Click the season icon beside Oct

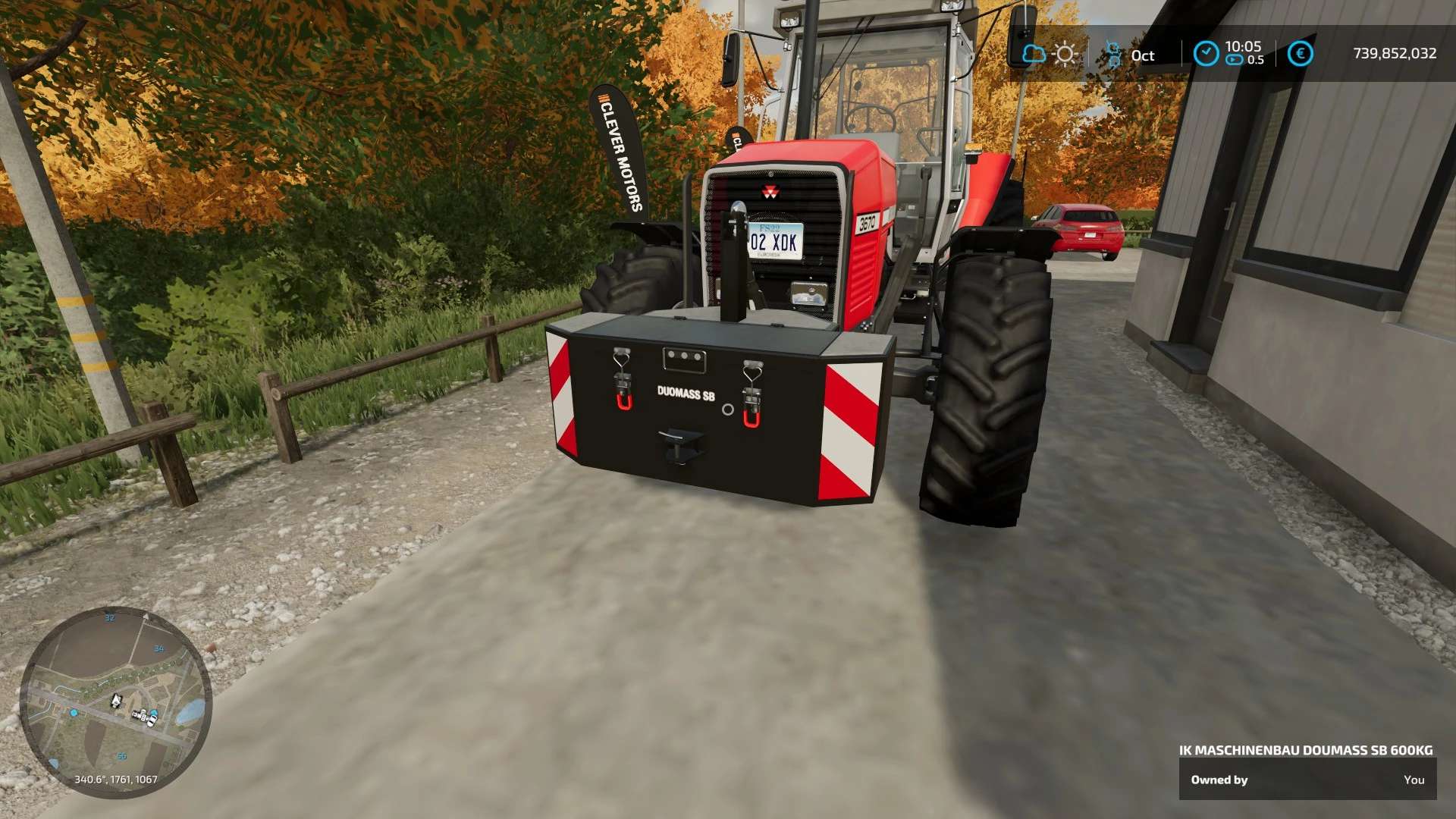[x=1113, y=55]
